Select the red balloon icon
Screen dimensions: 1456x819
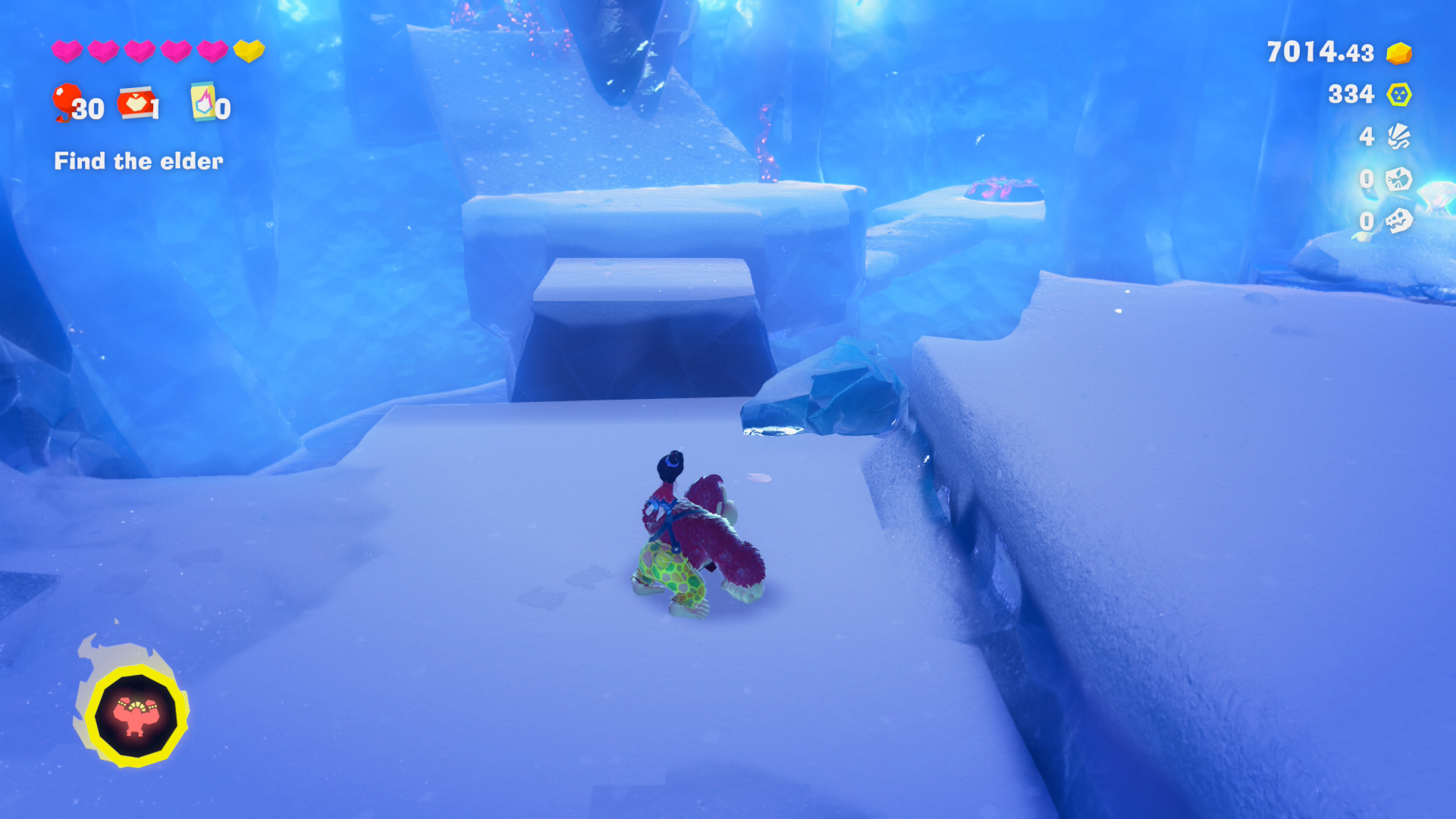67,101
